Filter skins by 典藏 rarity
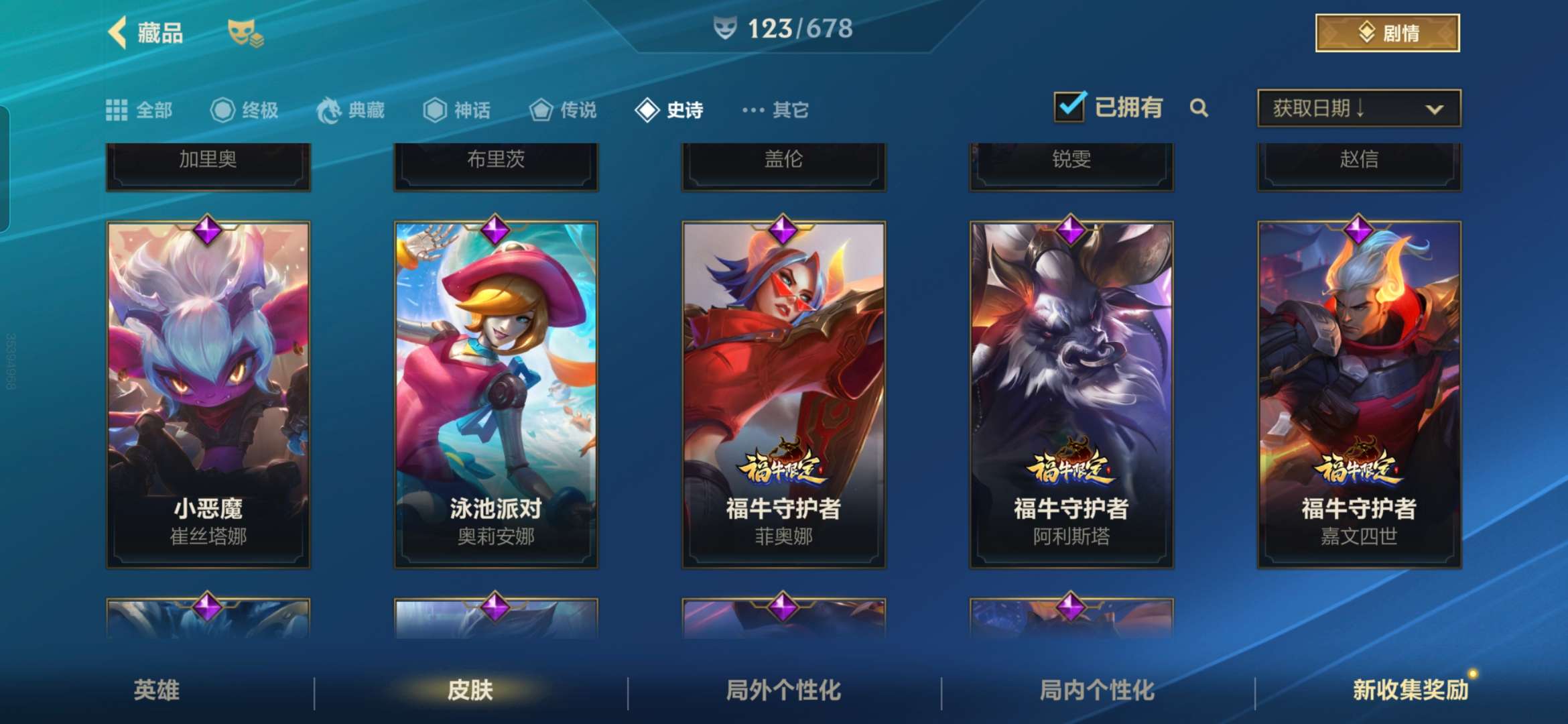 (x=351, y=110)
